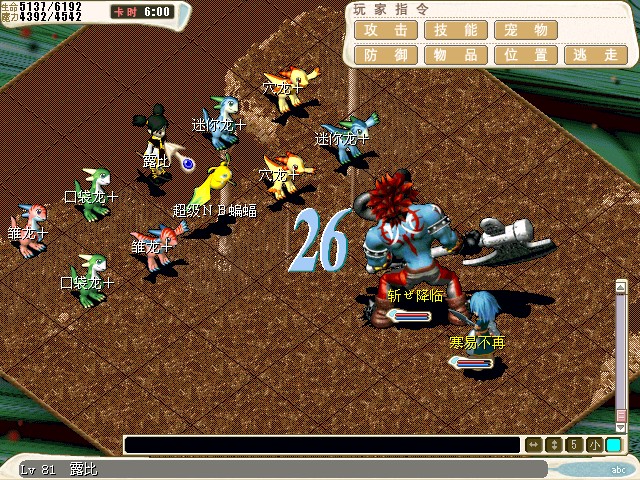Pick the cyan chat color swatch

(x=613, y=445)
